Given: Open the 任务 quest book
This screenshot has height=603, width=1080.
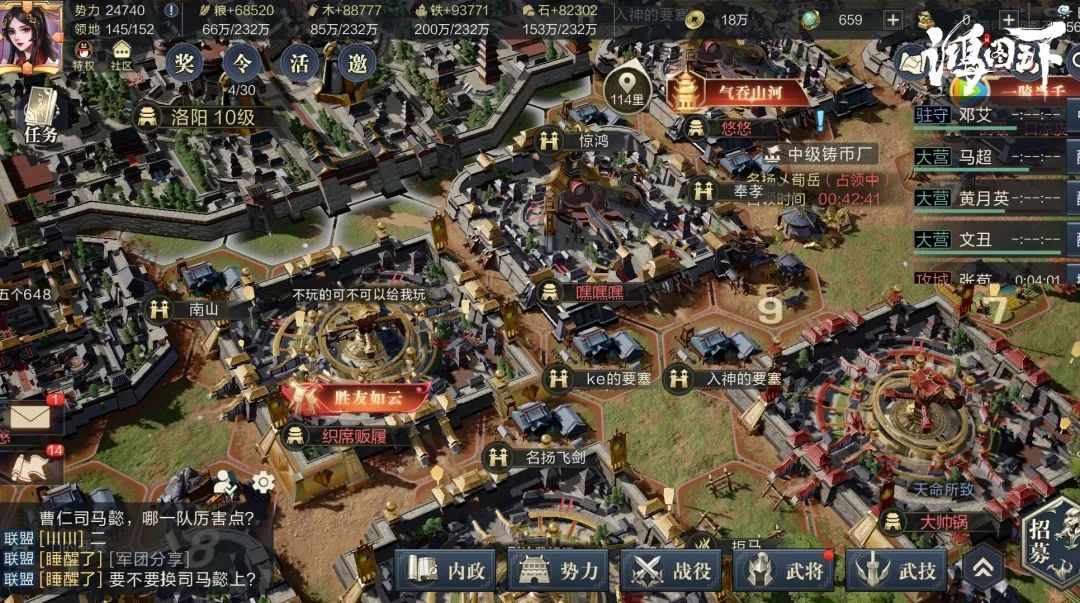Looking at the screenshot, I should [x=40, y=116].
